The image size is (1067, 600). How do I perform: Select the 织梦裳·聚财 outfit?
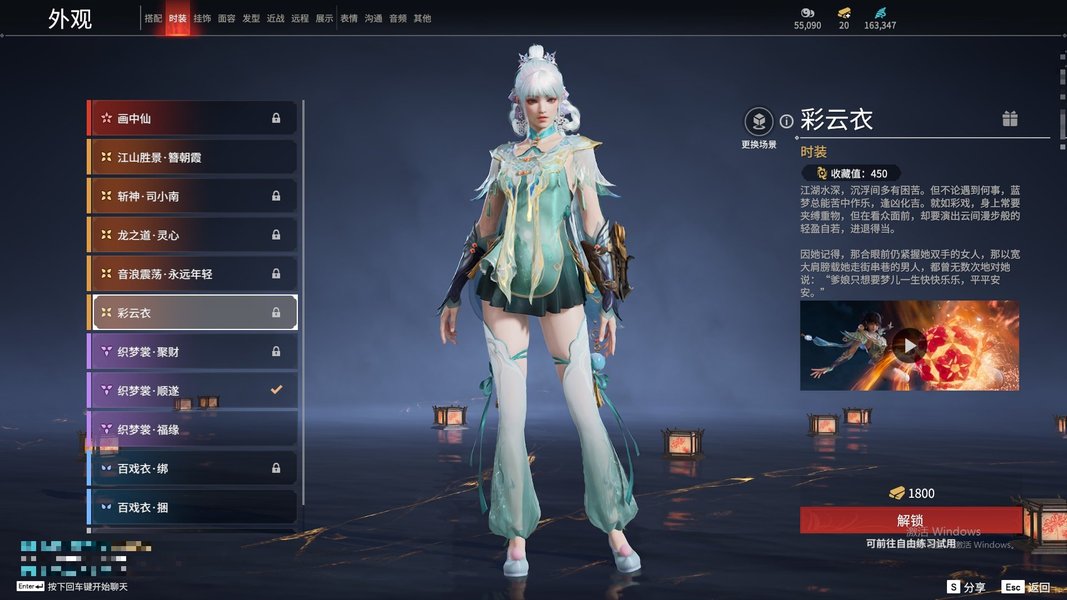coord(193,352)
